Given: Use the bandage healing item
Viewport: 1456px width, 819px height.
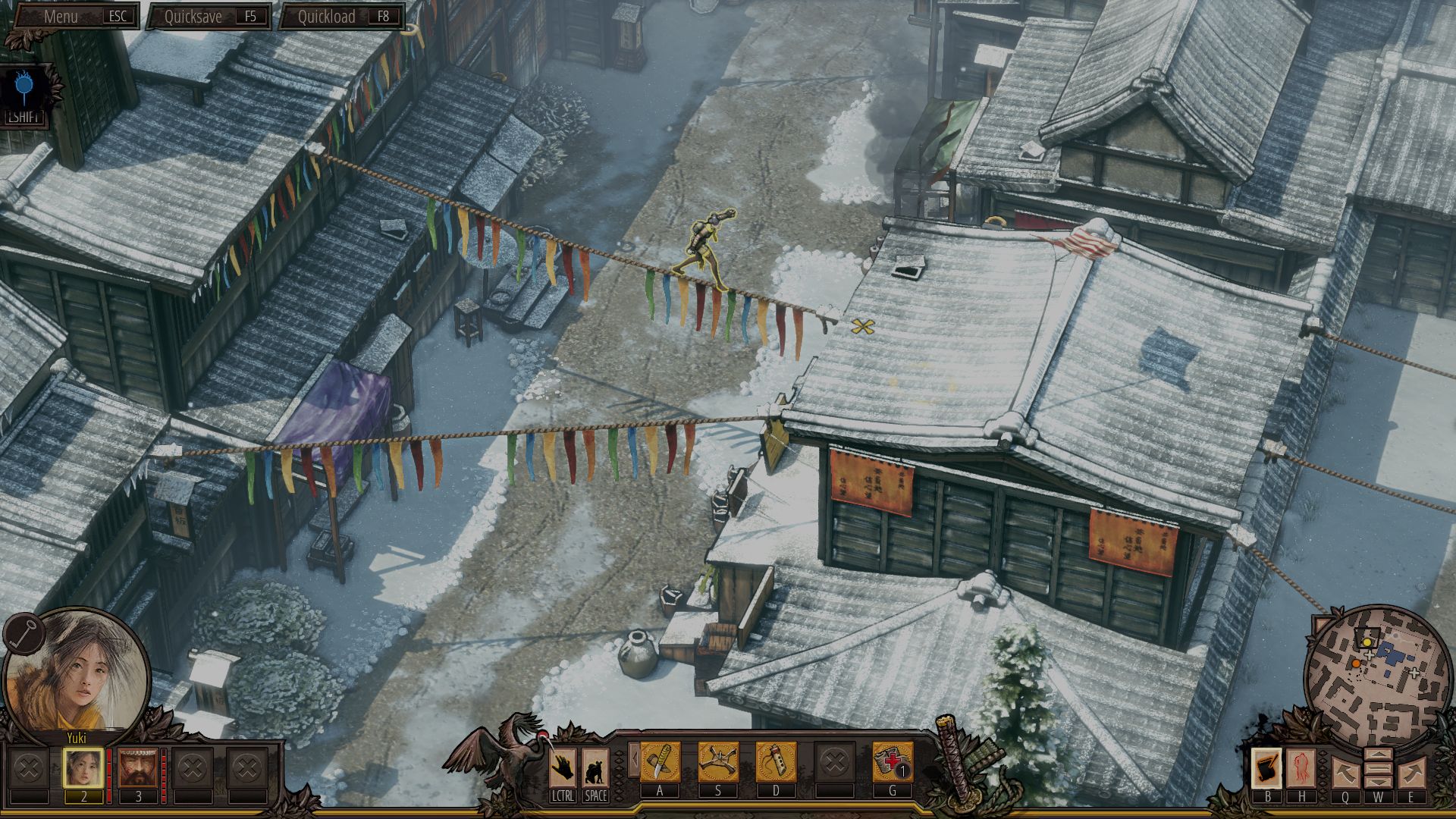Looking at the screenshot, I should point(892,761).
